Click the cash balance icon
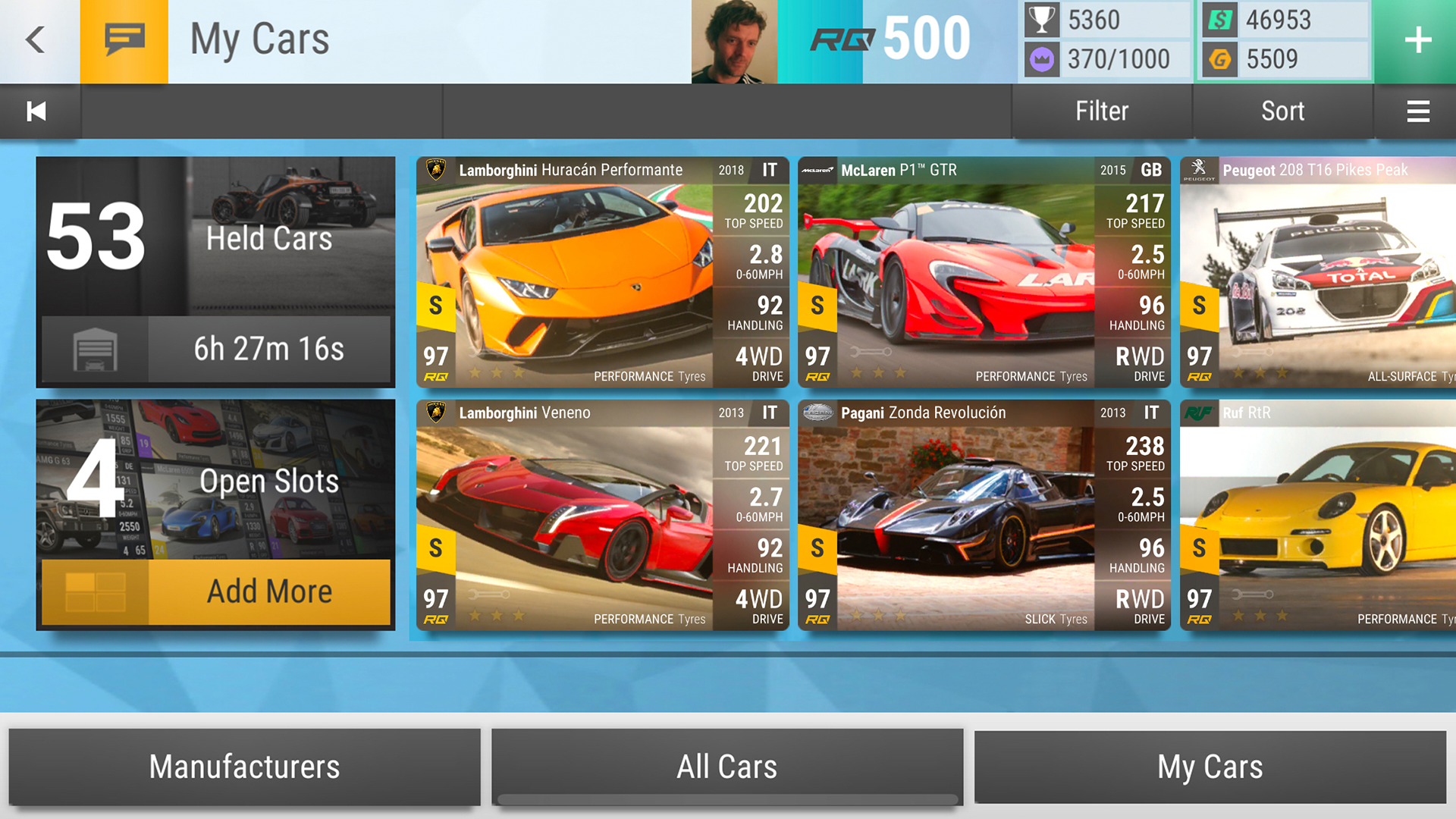 click(1219, 20)
